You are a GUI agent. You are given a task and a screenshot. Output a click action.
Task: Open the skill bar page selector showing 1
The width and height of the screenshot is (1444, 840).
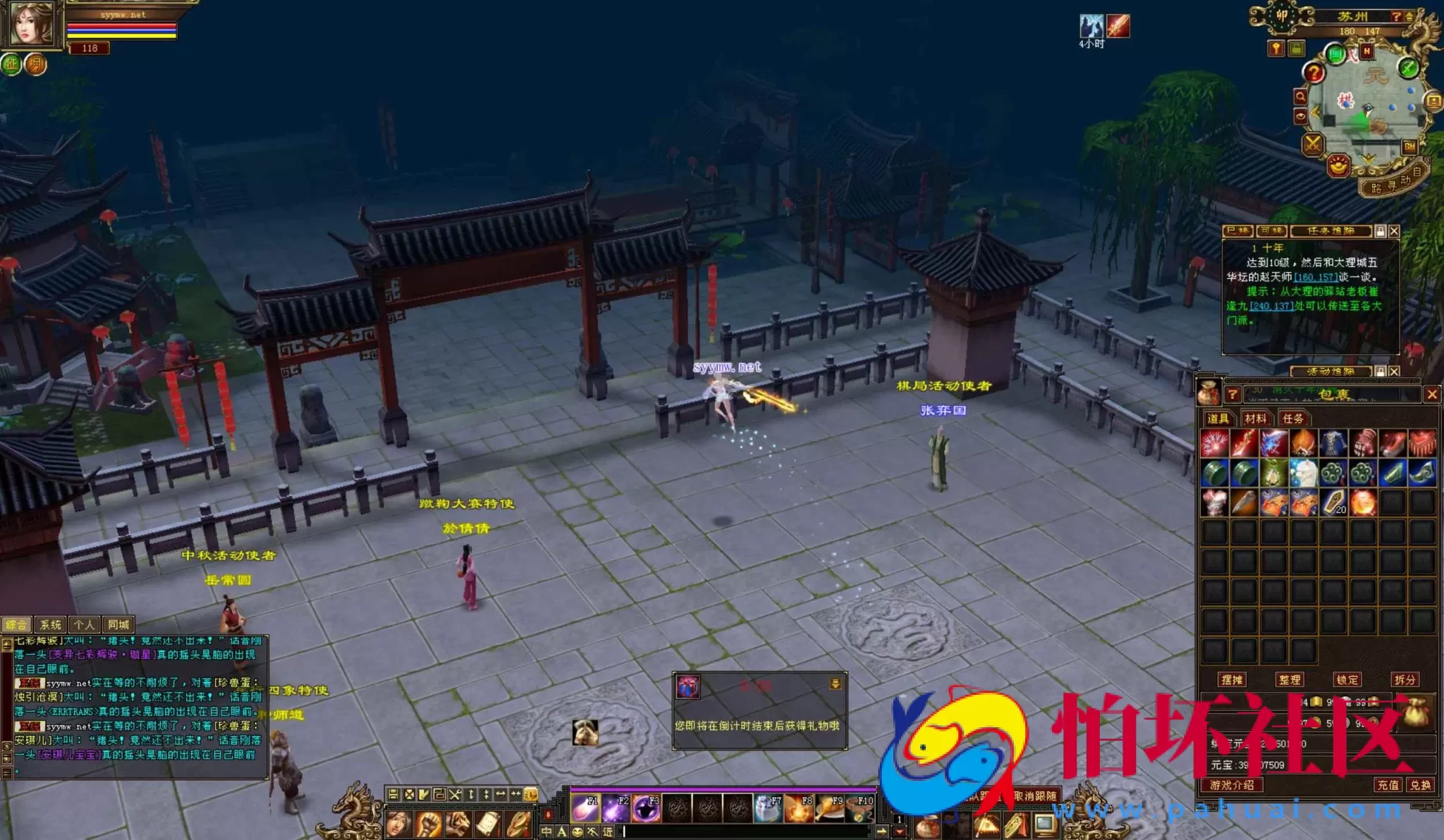(900, 817)
